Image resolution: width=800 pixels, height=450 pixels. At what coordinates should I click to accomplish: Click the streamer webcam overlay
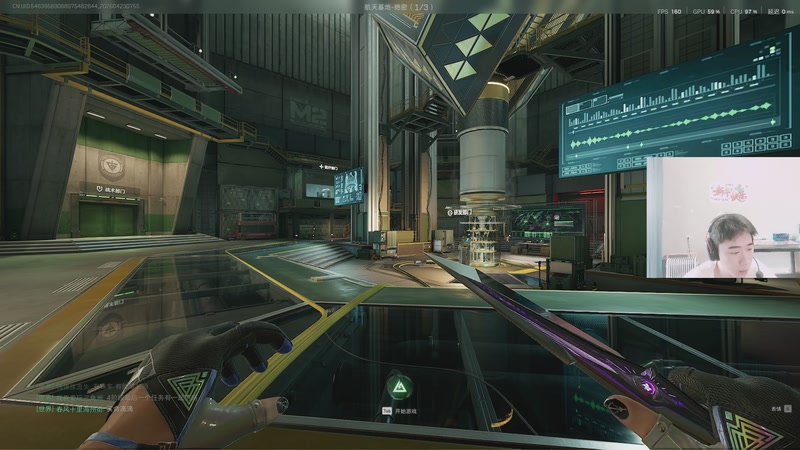pyautogui.click(x=722, y=217)
